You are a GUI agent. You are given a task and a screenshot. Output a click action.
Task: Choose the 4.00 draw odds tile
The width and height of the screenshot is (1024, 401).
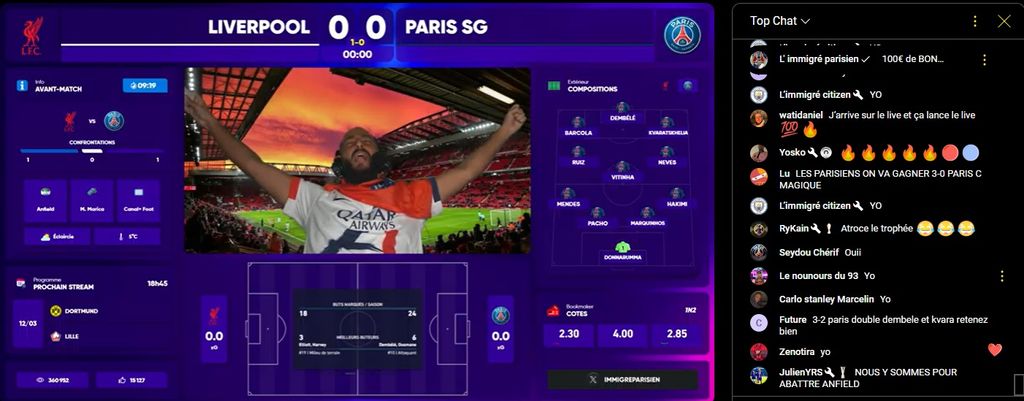(x=622, y=334)
